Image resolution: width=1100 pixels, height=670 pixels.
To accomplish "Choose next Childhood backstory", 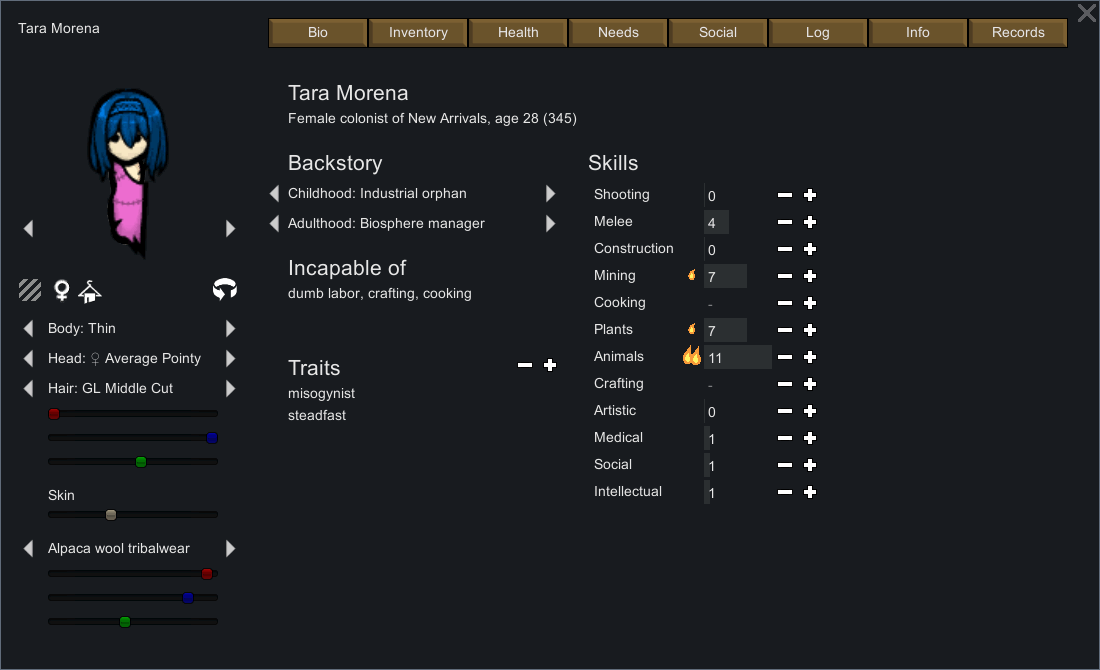I will (x=550, y=194).
